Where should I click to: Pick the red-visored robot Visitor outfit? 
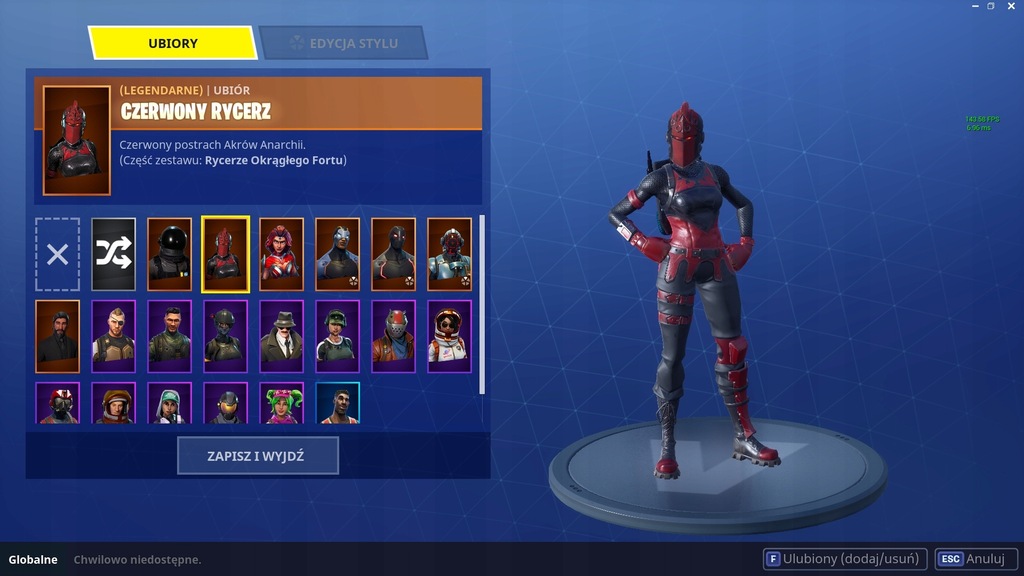tap(450, 254)
